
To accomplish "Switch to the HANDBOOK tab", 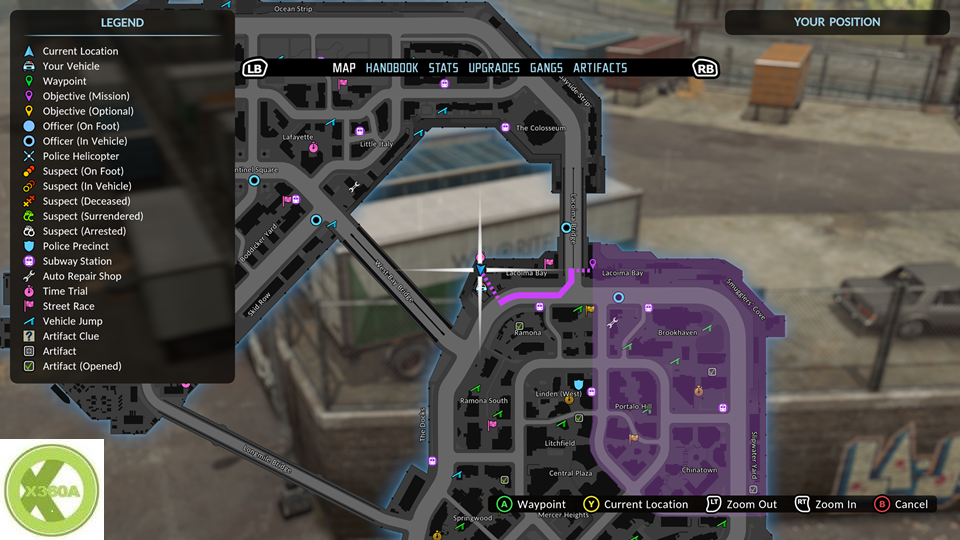I will coord(391,68).
